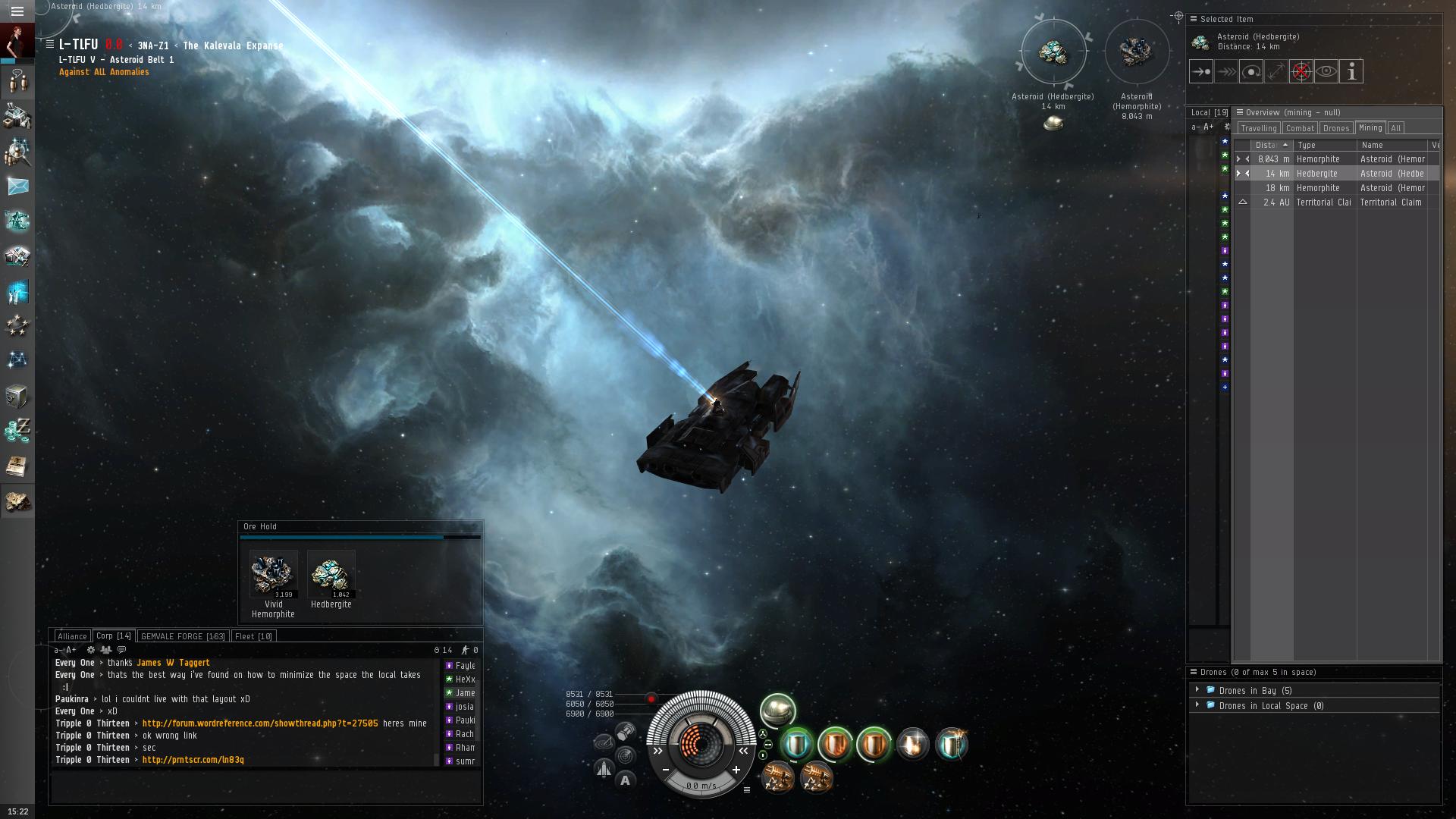This screenshot has height=819, width=1456.
Task: Open the Fleet chat tab
Action: [x=253, y=636]
